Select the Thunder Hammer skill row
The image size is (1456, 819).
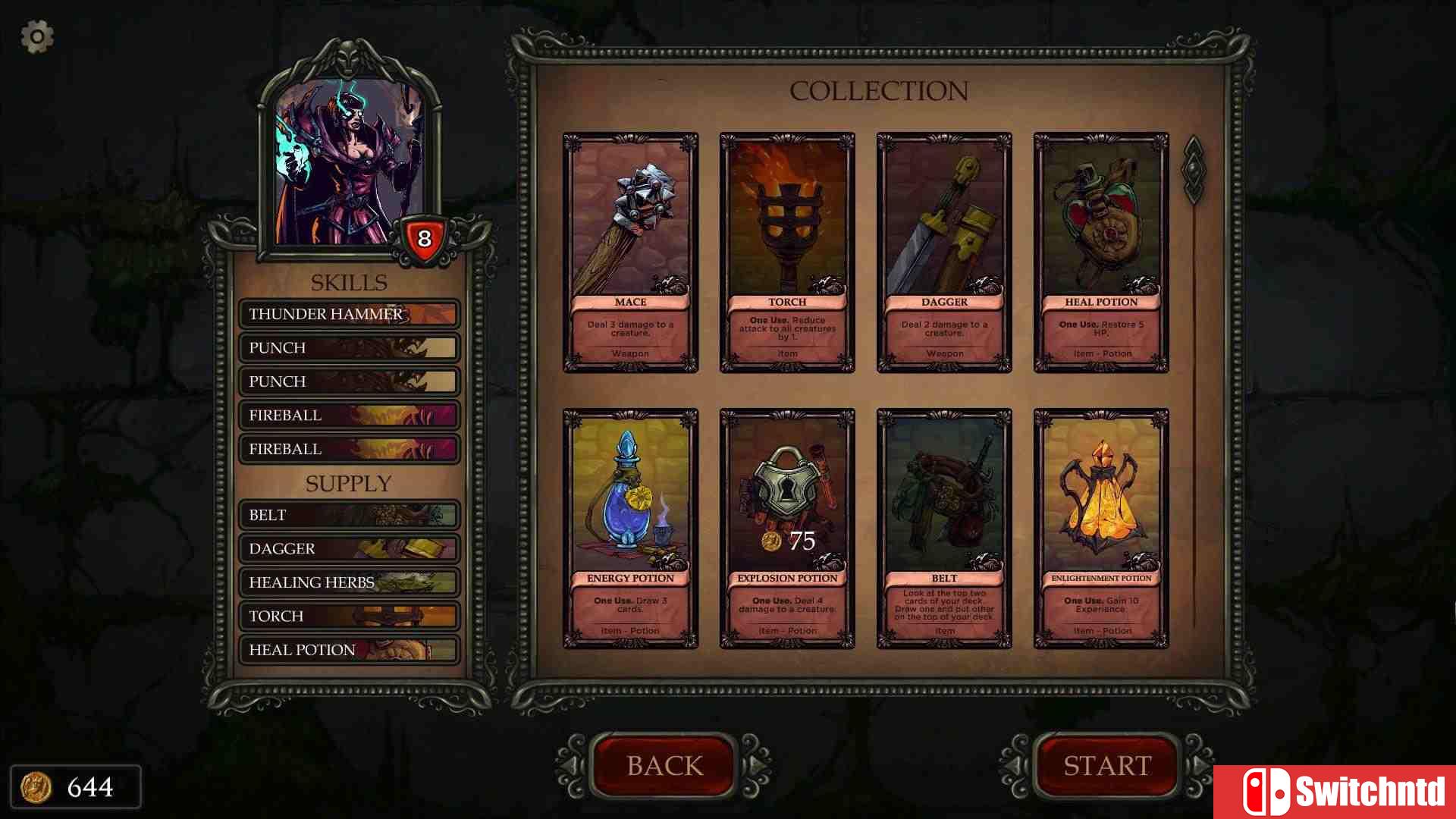point(349,314)
